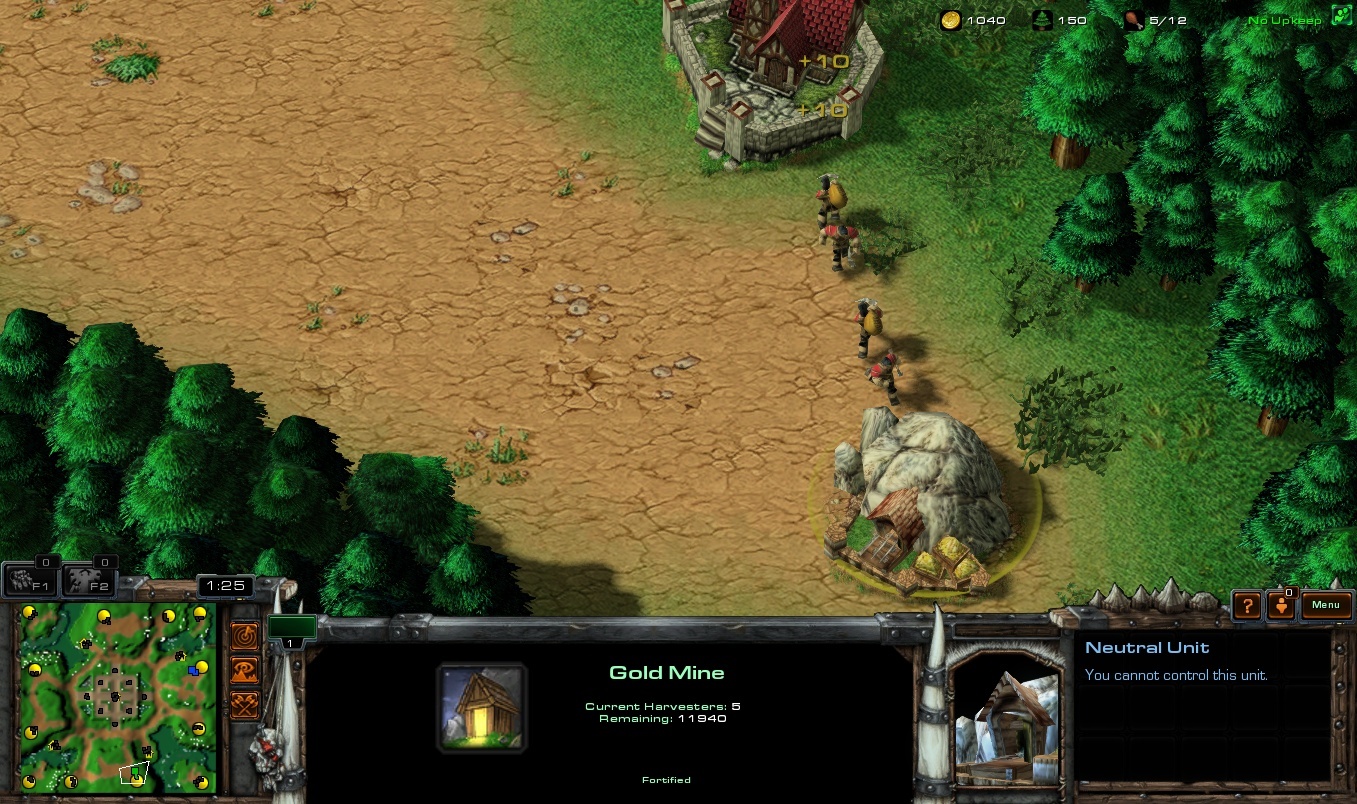Click the orange person icon button
Screen dimensions: 1357x804
(x=1281, y=605)
